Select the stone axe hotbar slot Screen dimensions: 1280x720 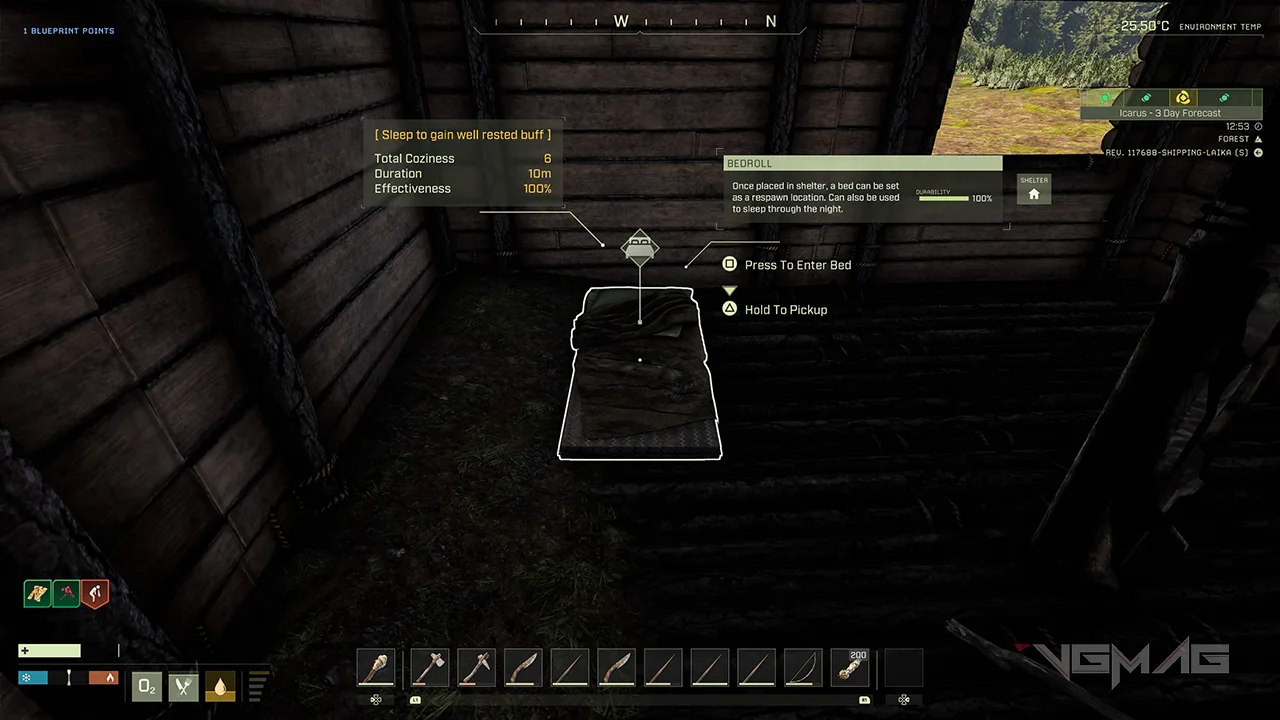428,668
